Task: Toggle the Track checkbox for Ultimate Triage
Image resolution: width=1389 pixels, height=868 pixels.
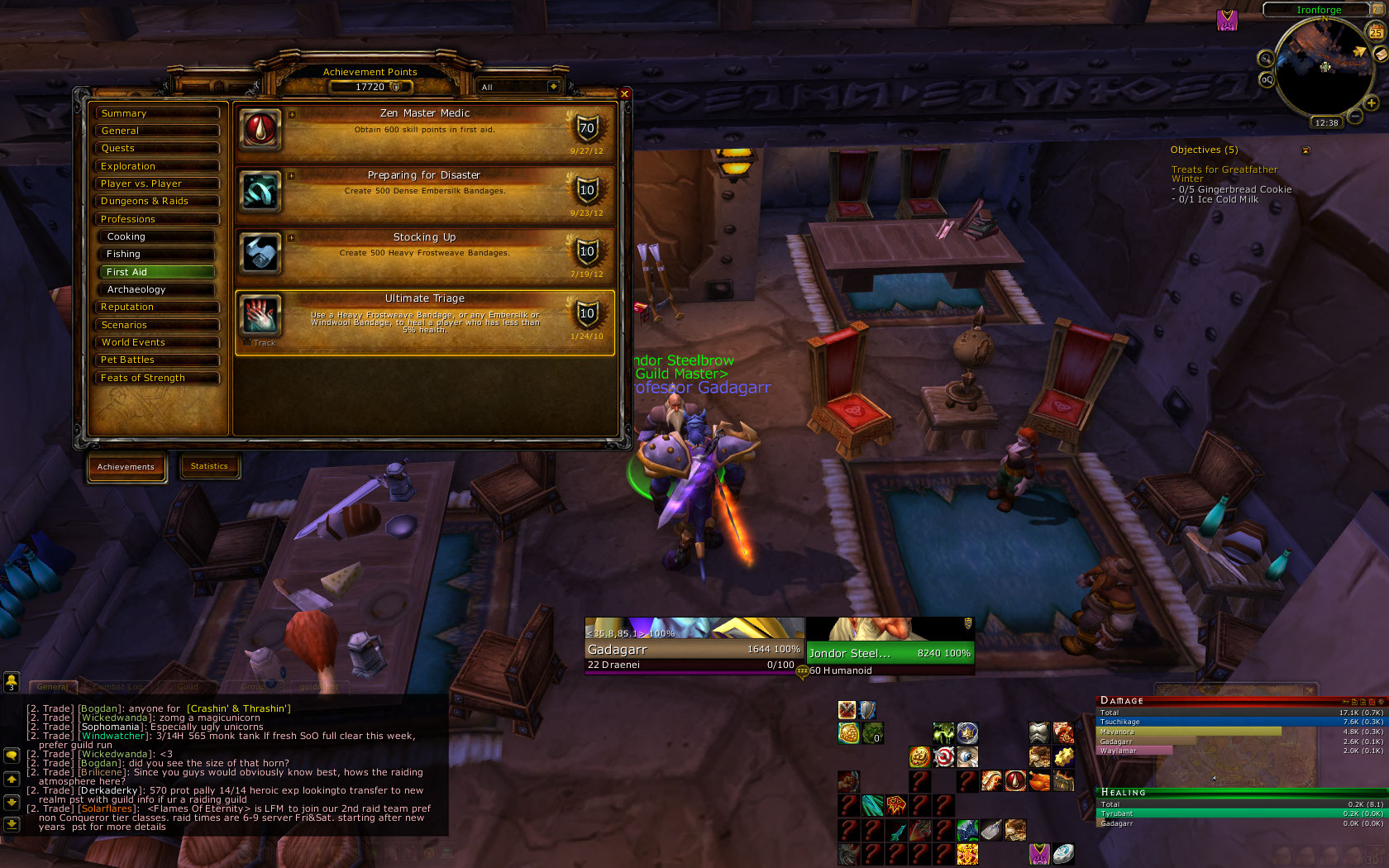Action: tap(248, 342)
